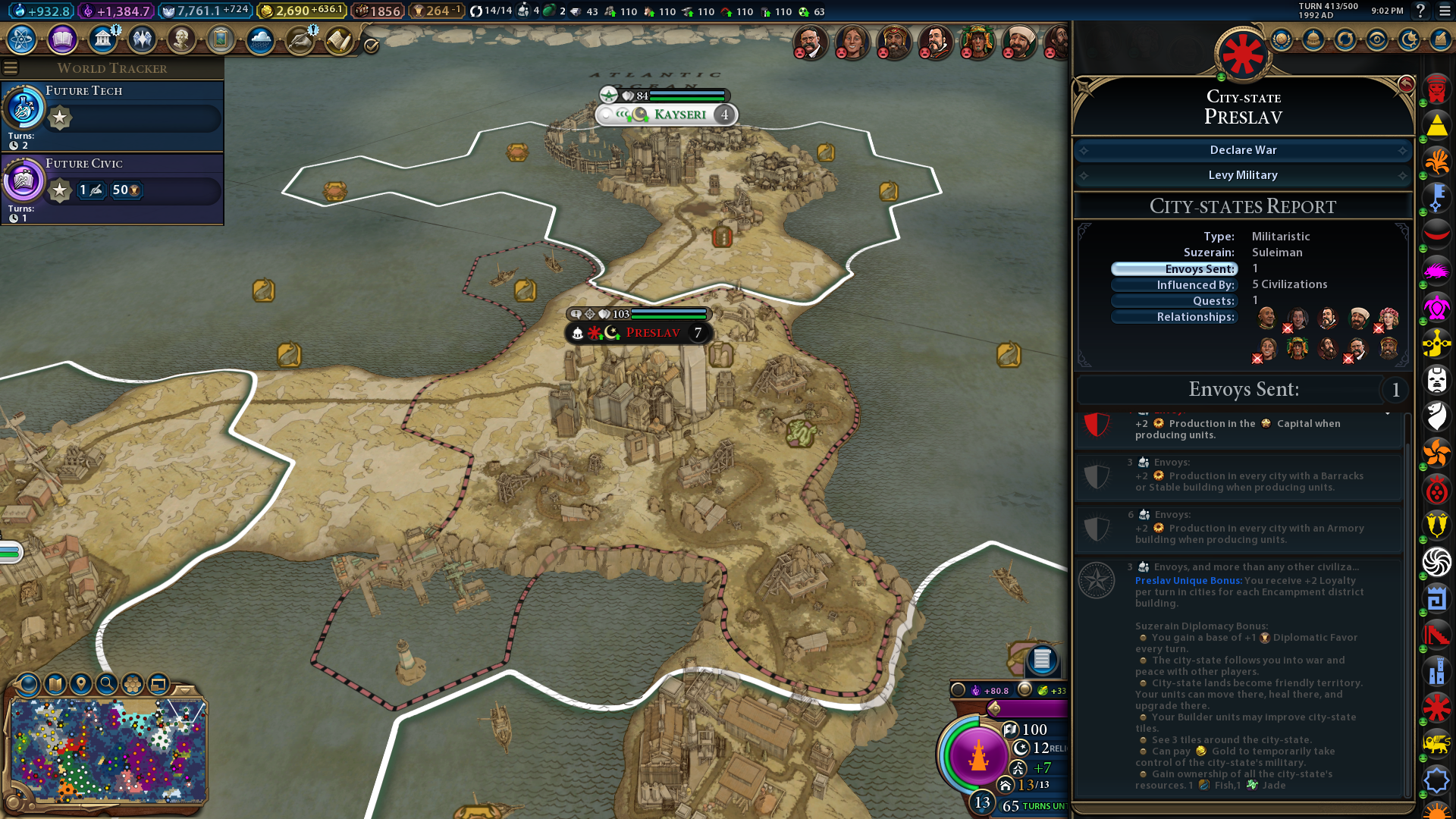
Task: Toggle the World Tracker hamburger menu
Action: coord(11,68)
